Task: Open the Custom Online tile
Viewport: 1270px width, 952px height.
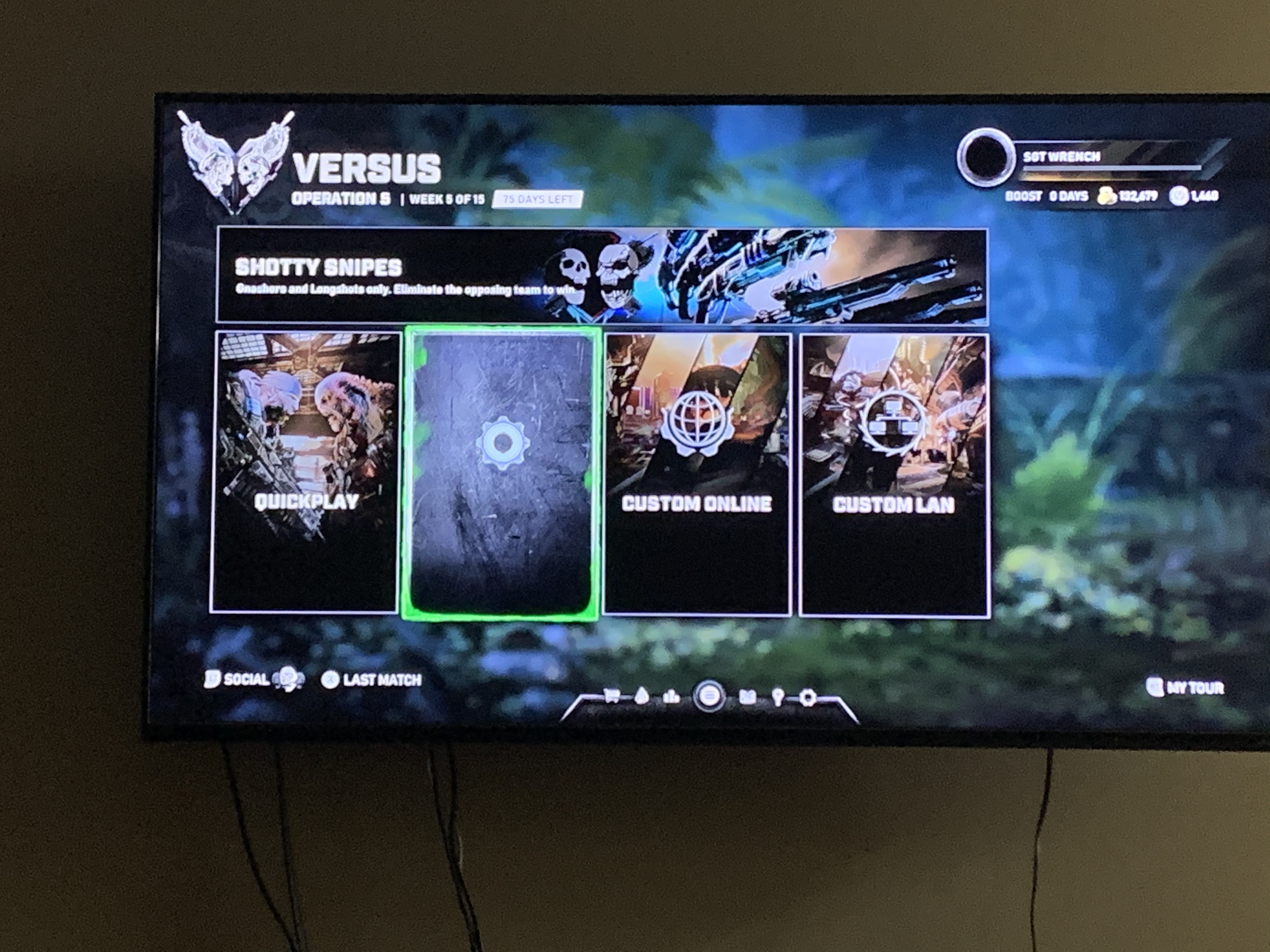Action: [x=697, y=474]
